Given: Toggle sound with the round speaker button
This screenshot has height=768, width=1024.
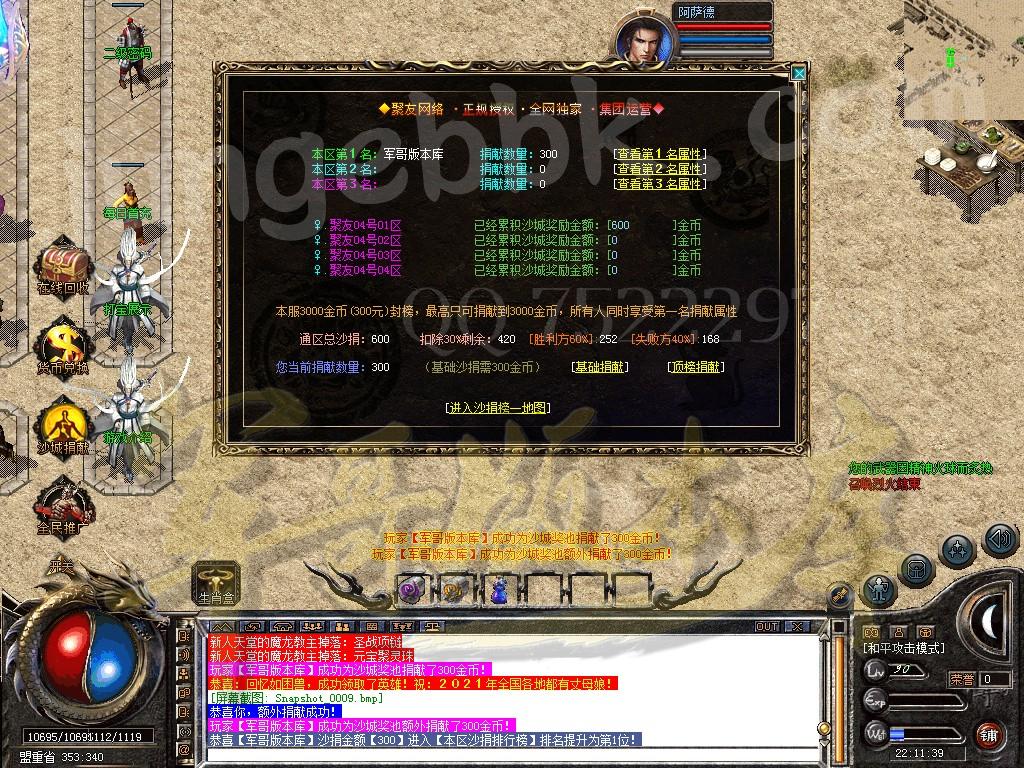Looking at the screenshot, I should [1000, 540].
